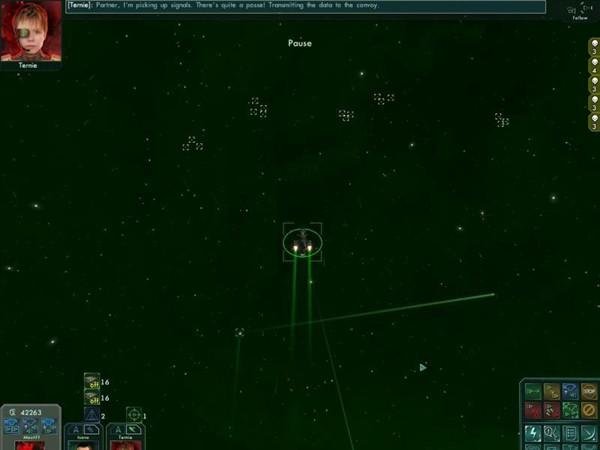Activate the lightning bolt command

coord(533,433)
